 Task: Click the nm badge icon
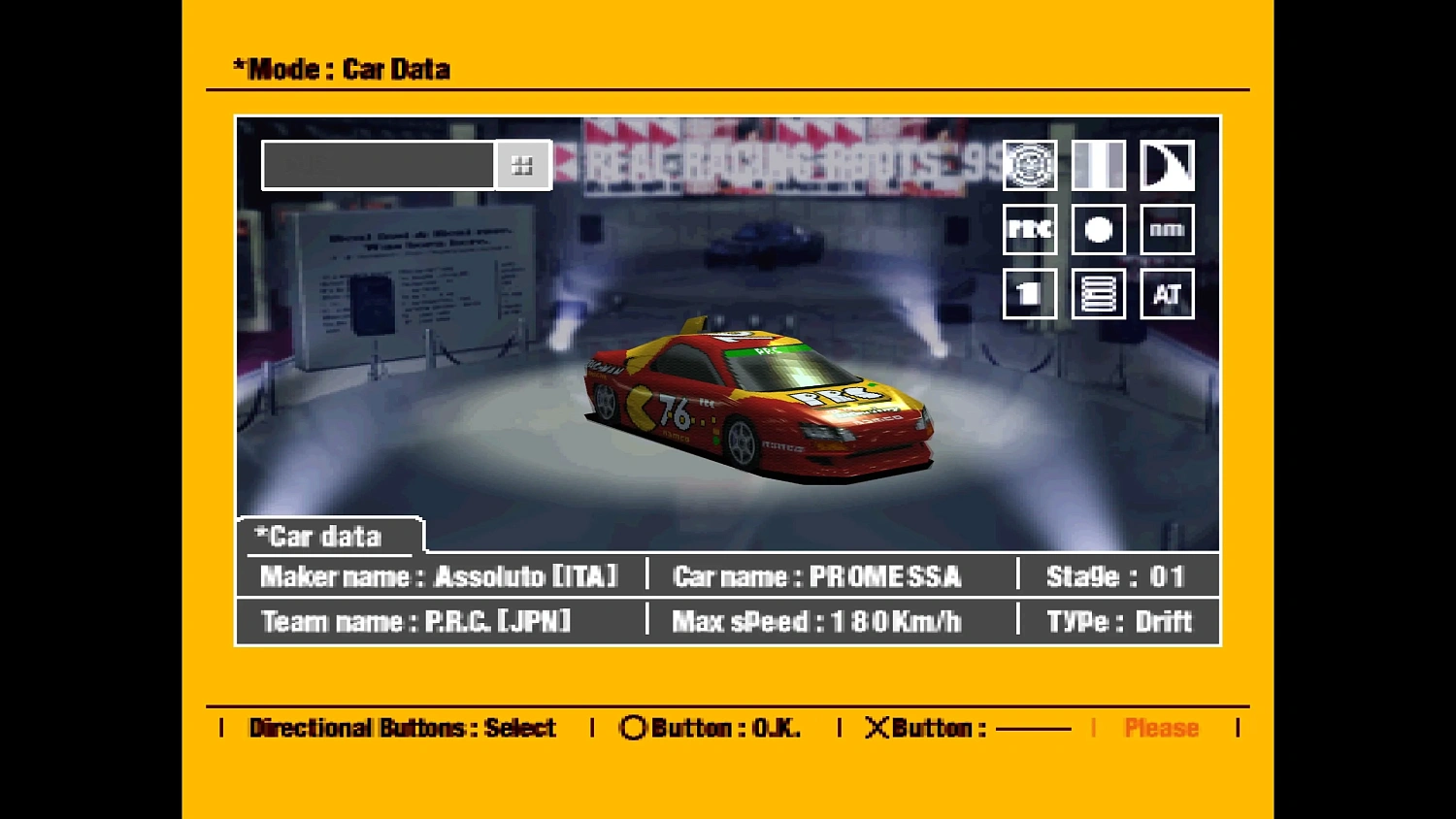point(1167,229)
